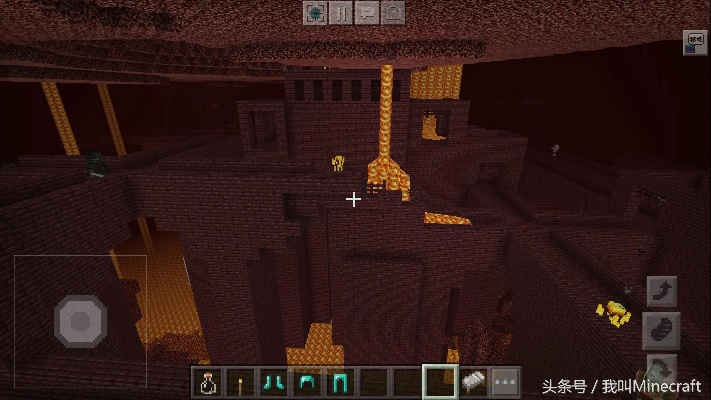Tap the face icon in the top-right corner
Viewport: 711px width, 400px height.
(695, 42)
